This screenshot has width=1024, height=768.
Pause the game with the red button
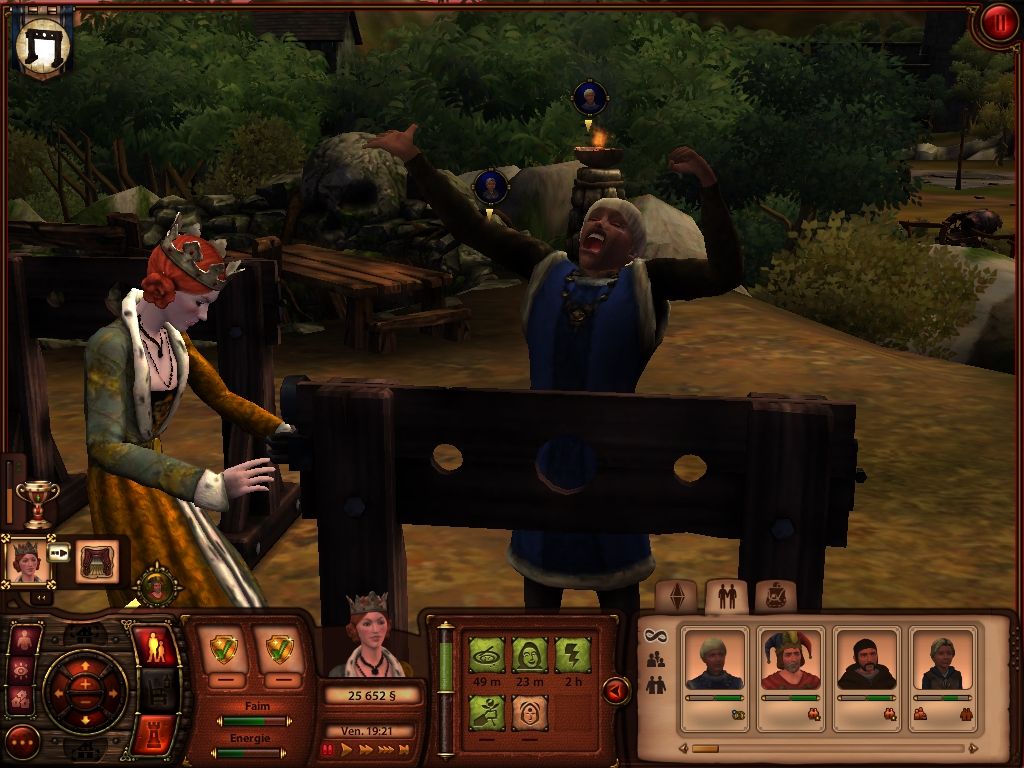tap(997, 23)
